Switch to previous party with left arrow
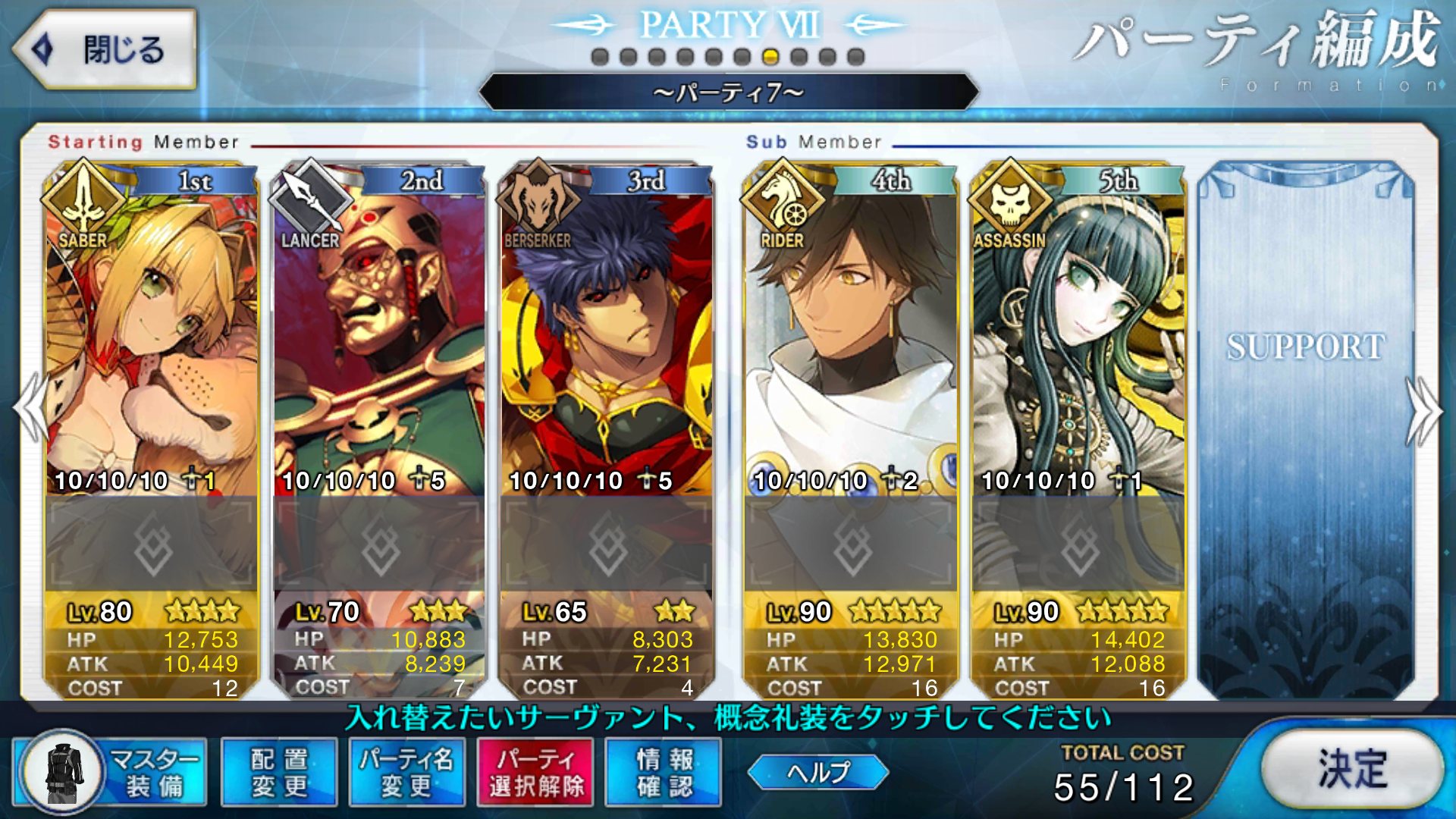This screenshot has height=819, width=1456. tap(30, 409)
